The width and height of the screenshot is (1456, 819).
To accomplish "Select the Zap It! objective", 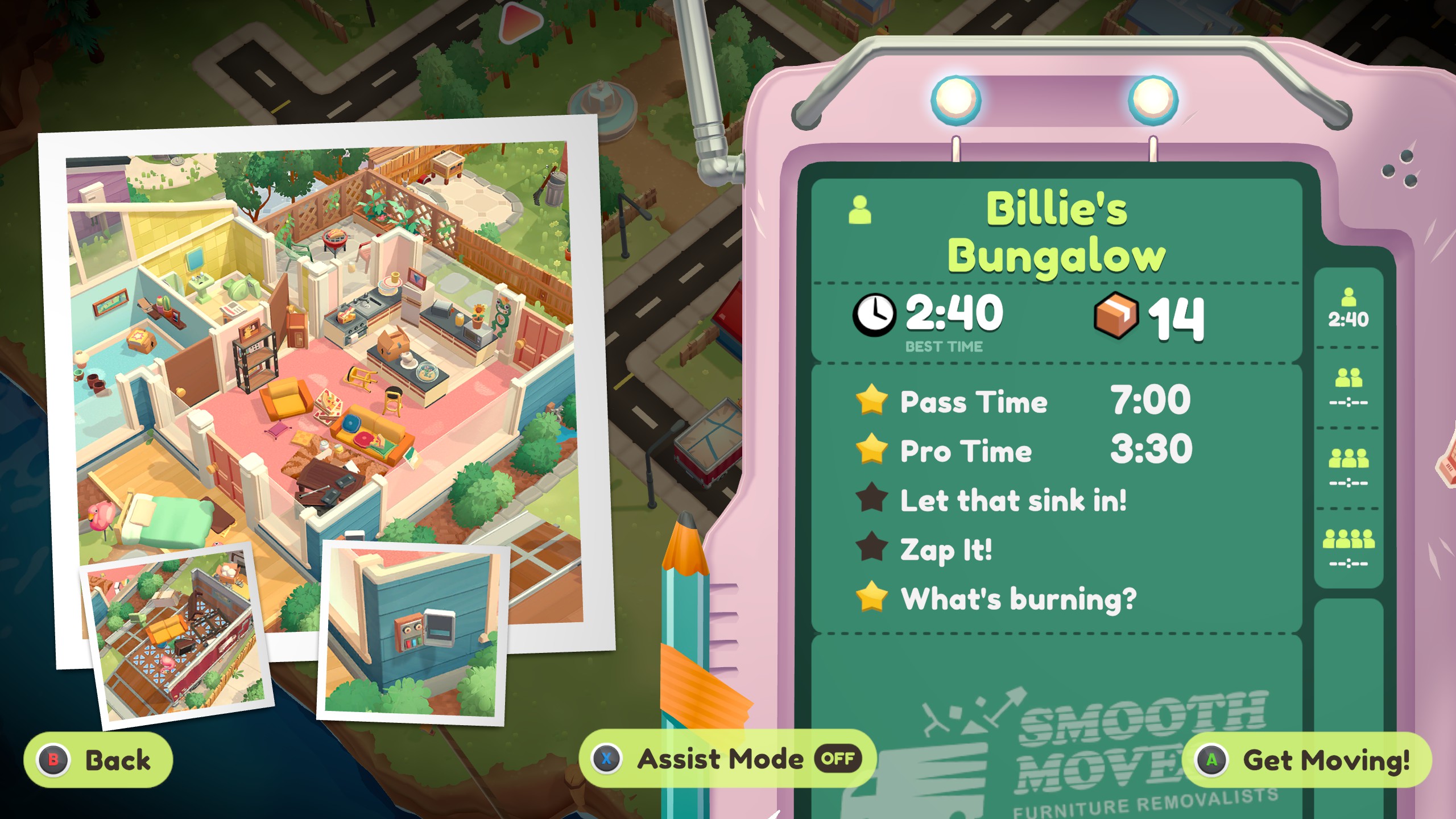I will coord(945,549).
